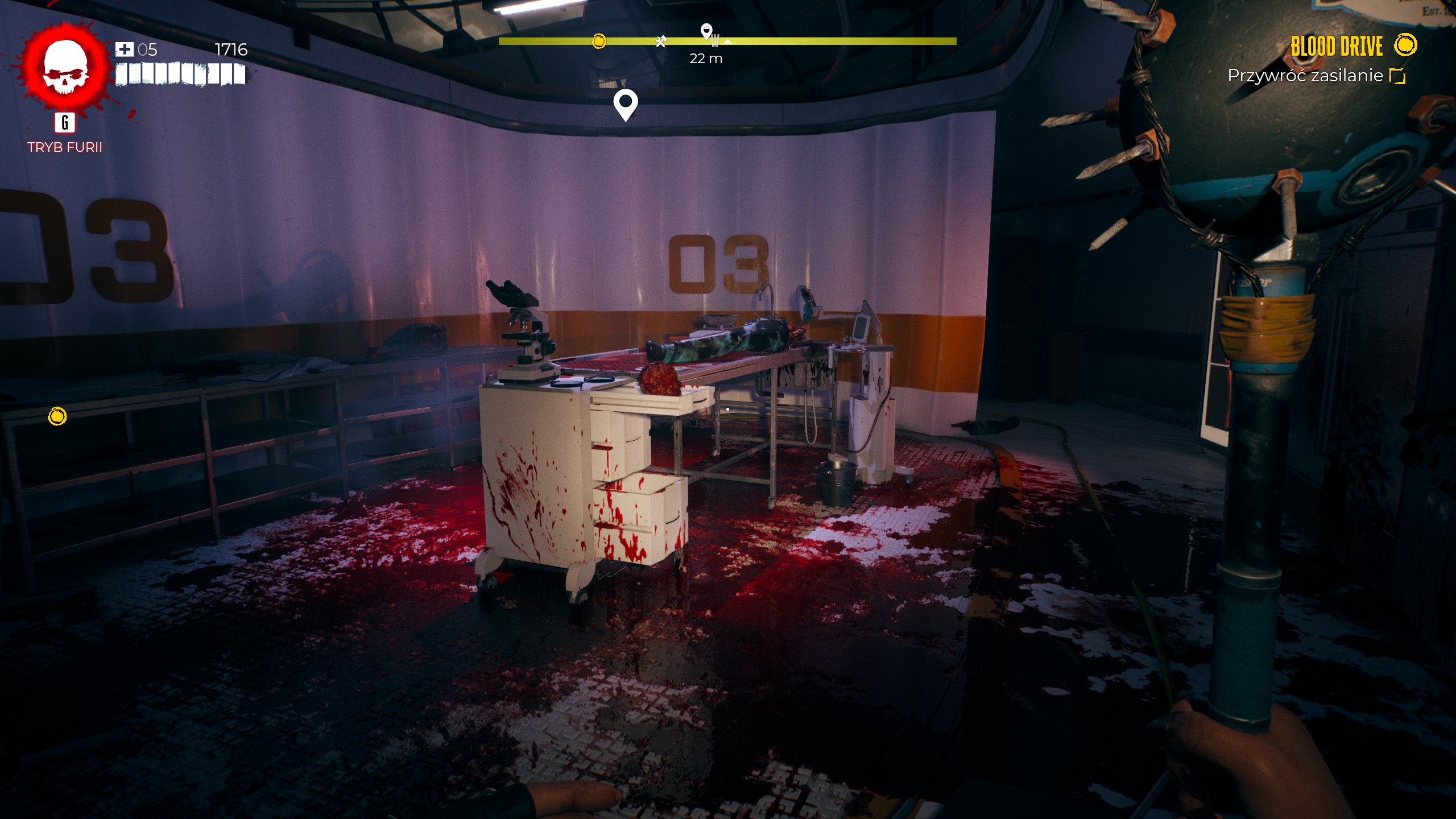Select the "Przywróć zasilanie" objective

pos(1305,76)
